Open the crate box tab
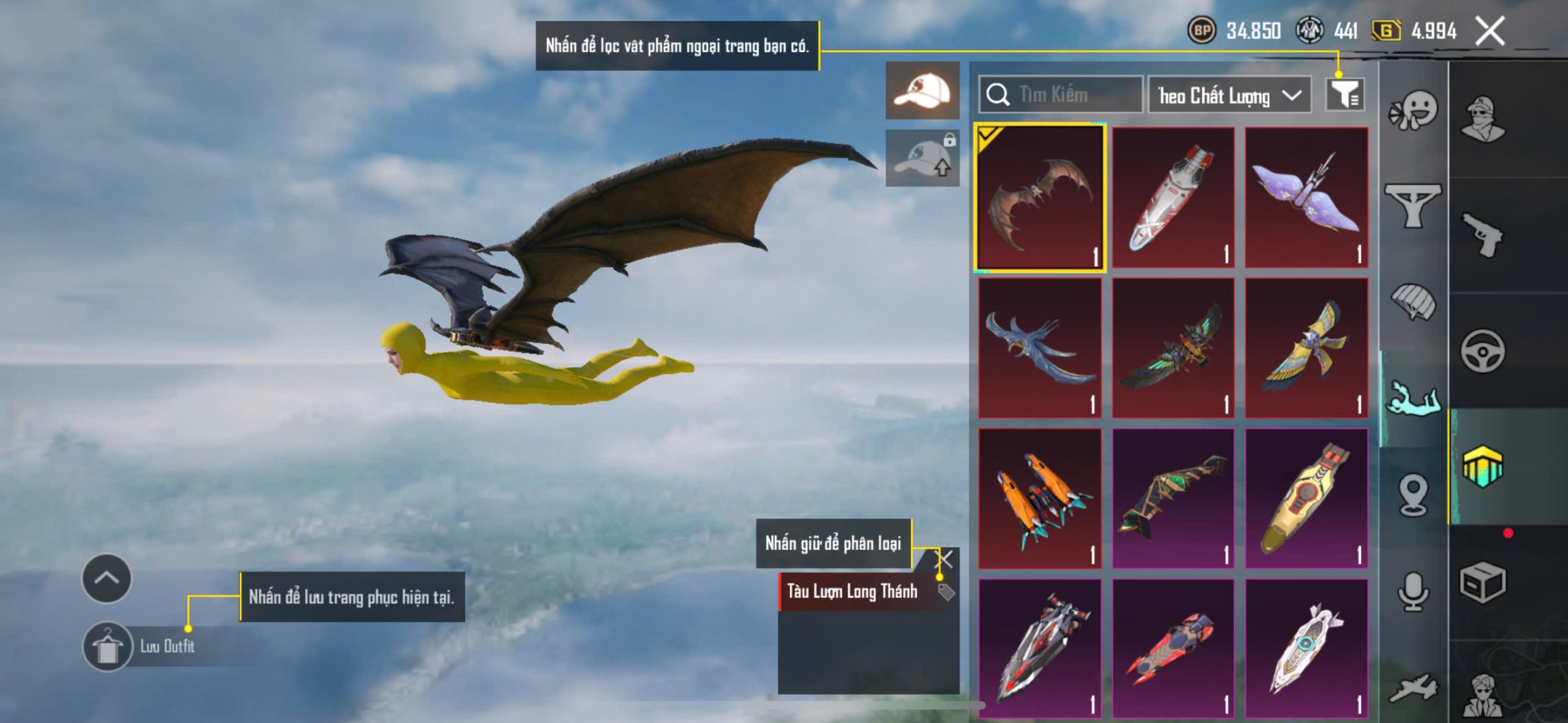This screenshot has height=723, width=1568. (1482, 583)
